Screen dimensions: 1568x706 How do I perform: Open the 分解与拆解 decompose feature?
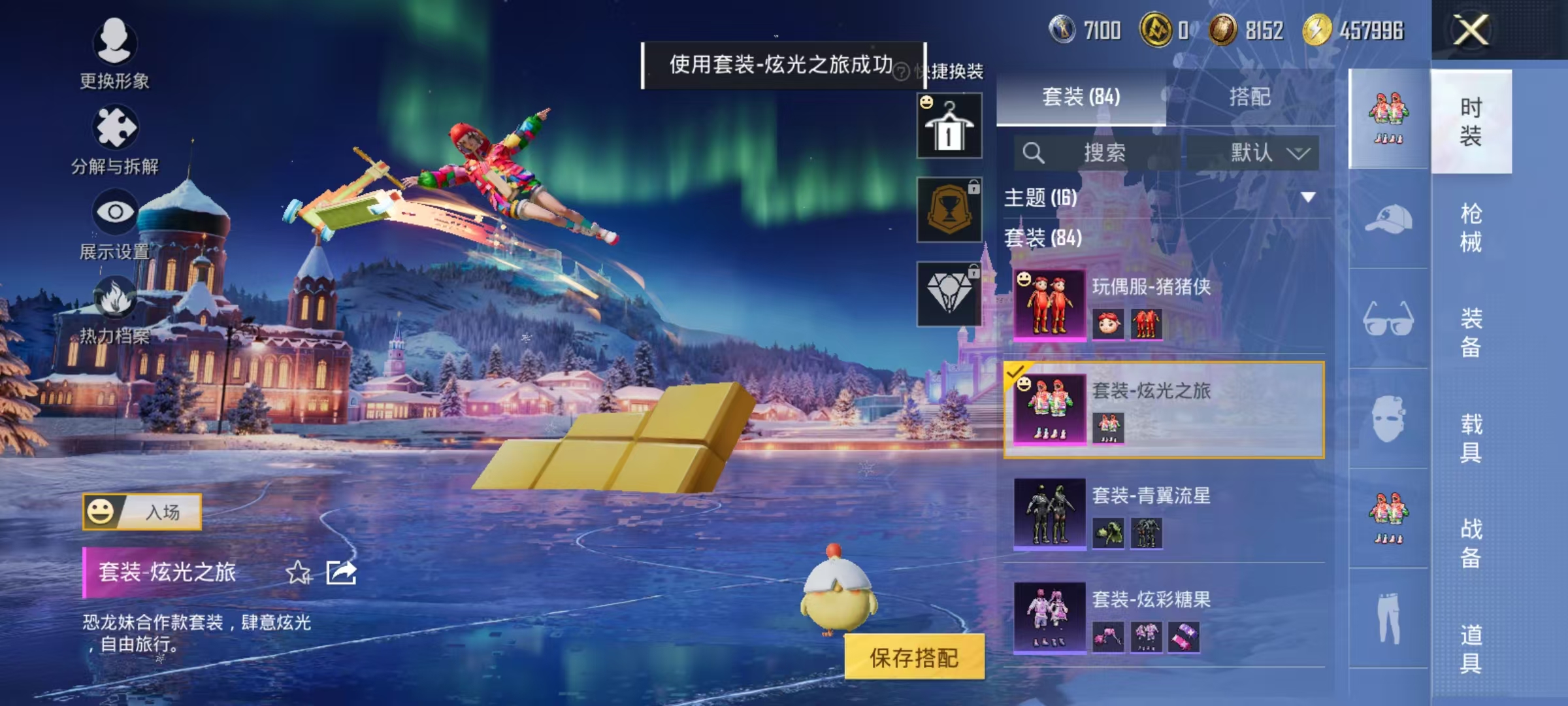point(116,134)
